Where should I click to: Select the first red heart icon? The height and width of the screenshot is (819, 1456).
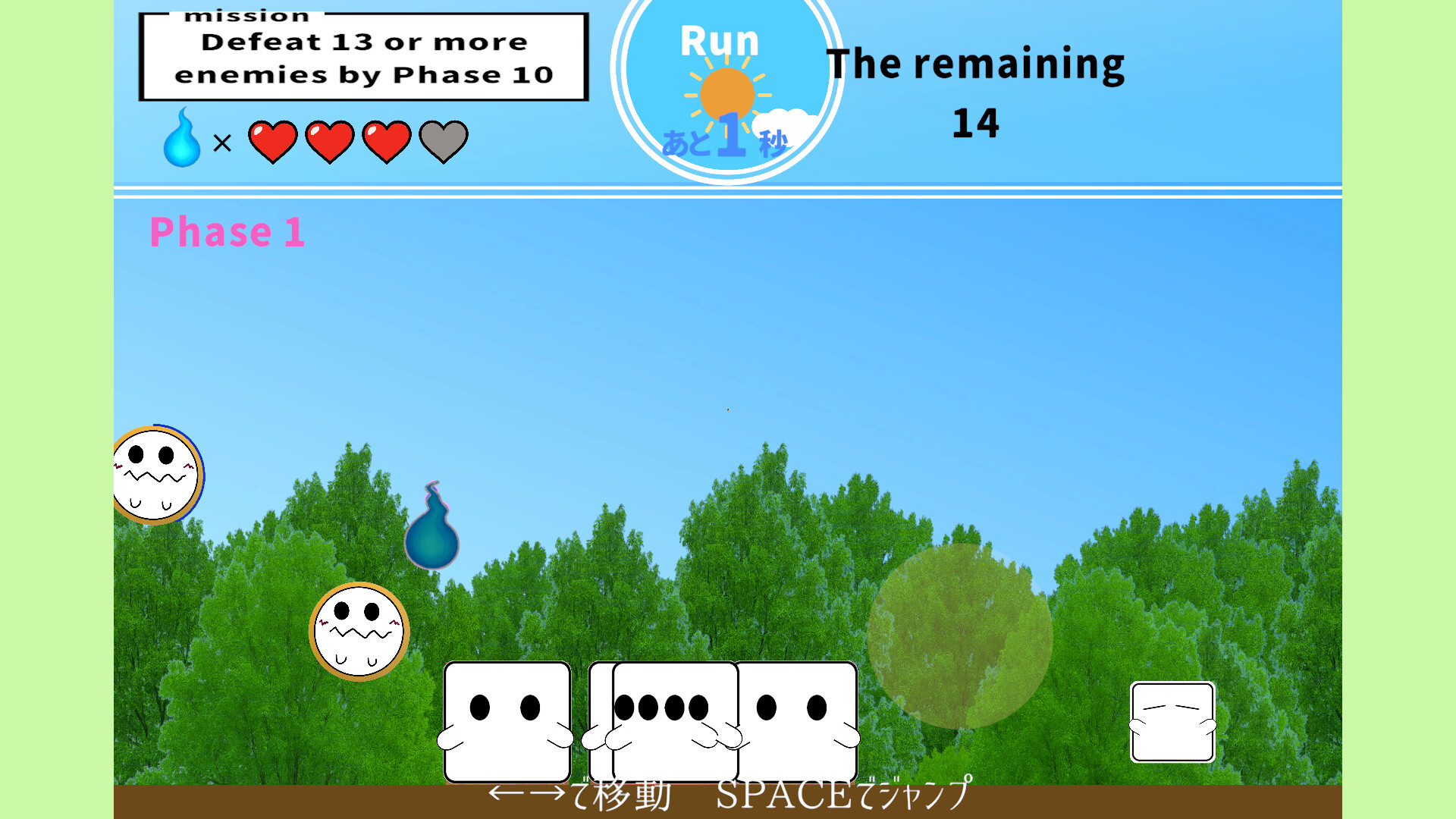pyautogui.click(x=275, y=140)
